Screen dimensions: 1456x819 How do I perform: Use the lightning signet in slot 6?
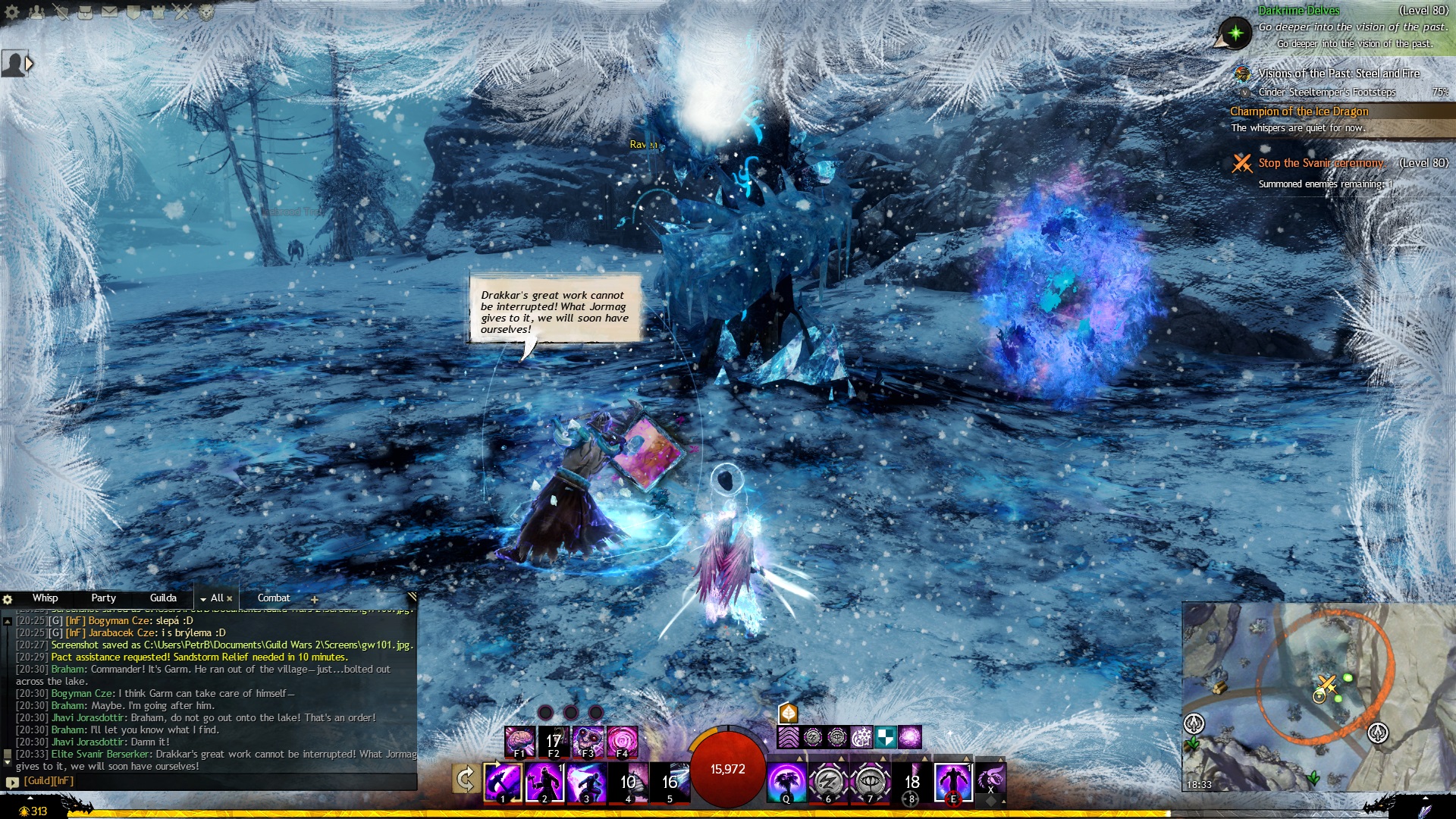[x=828, y=782]
